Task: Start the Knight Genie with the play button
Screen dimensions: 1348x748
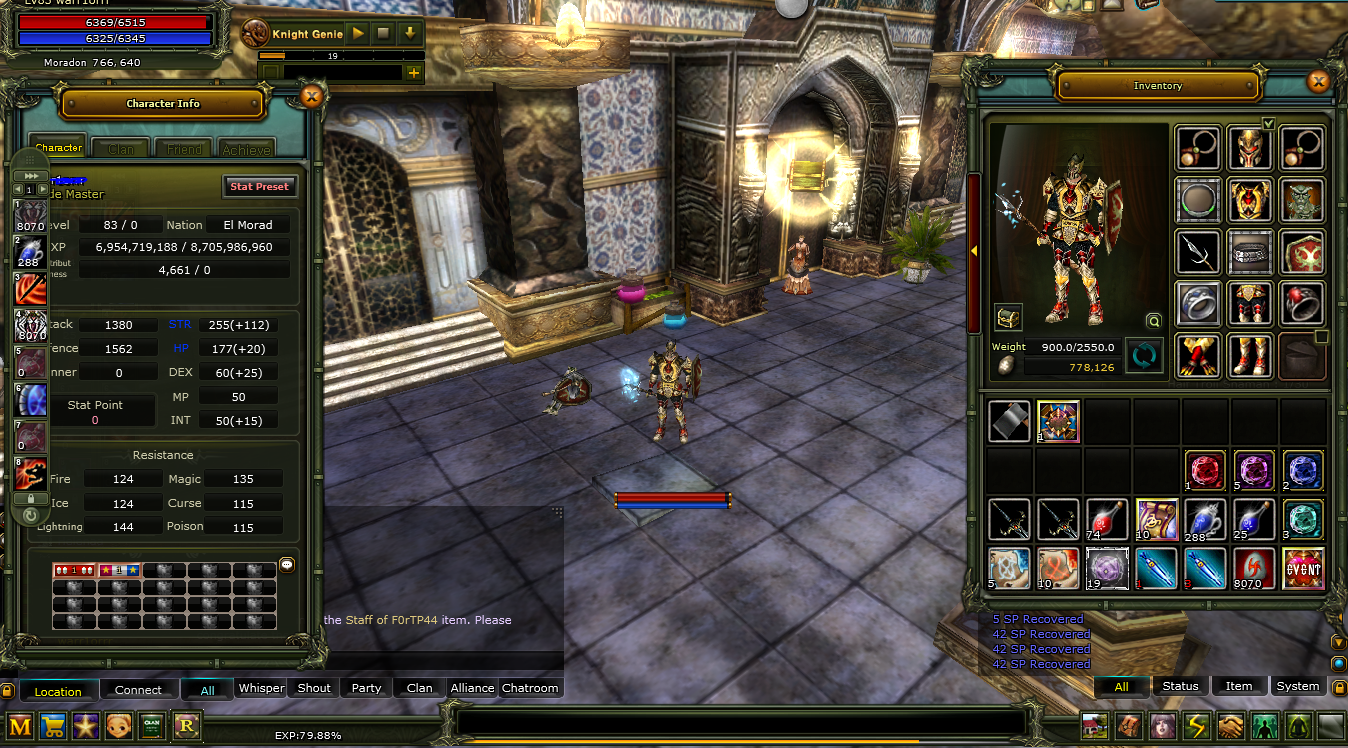Action: click(x=358, y=34)
